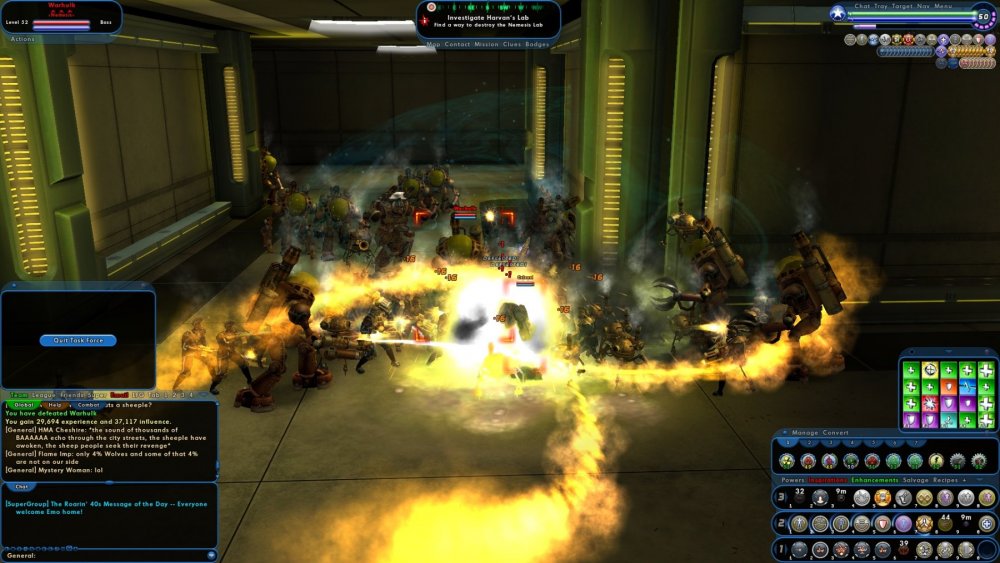1000x563 pixels.
Task: View the Badges window
Action: (x=537, y=44)
